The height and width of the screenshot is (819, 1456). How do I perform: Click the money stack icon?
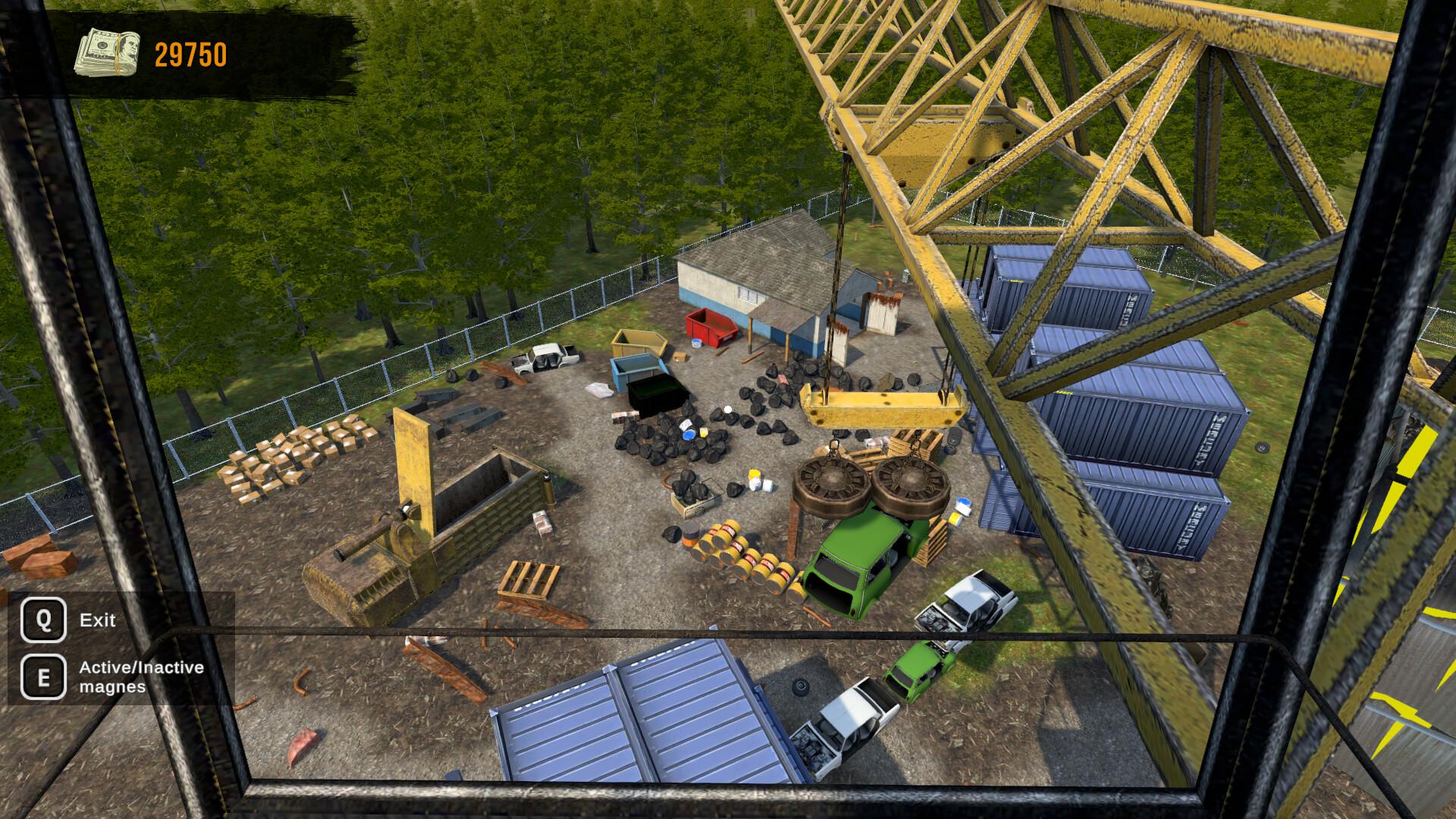106,53
